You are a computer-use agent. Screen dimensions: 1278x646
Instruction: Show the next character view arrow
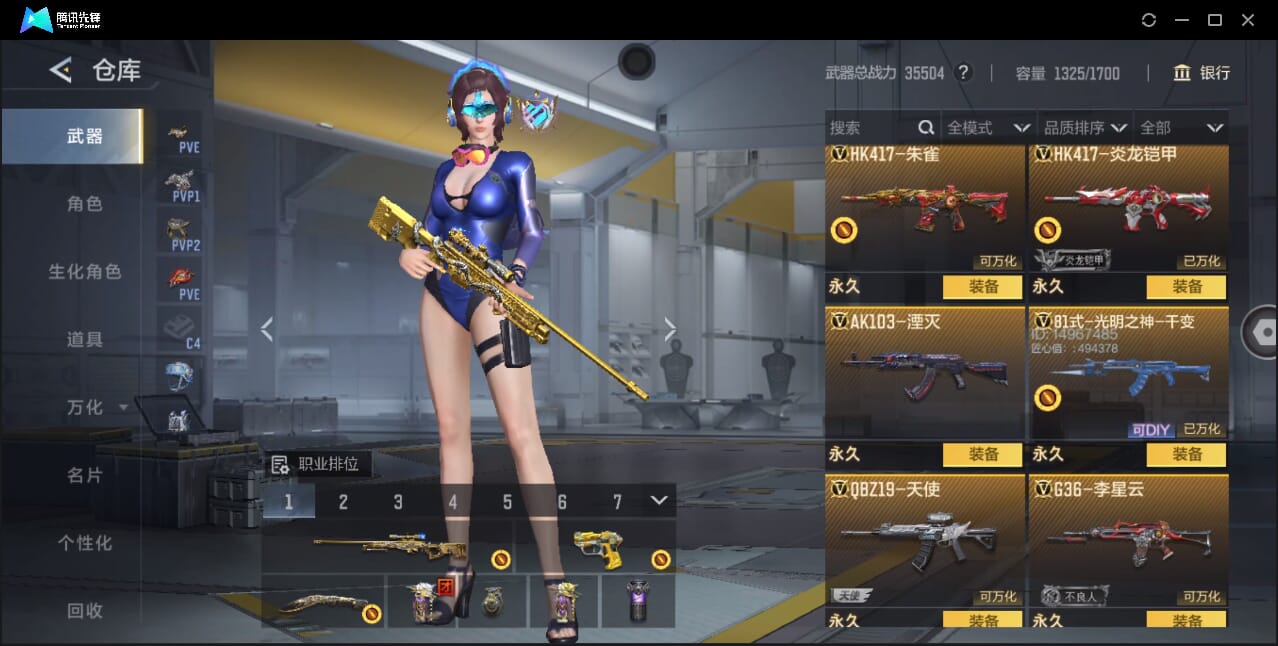click(670, 330)
